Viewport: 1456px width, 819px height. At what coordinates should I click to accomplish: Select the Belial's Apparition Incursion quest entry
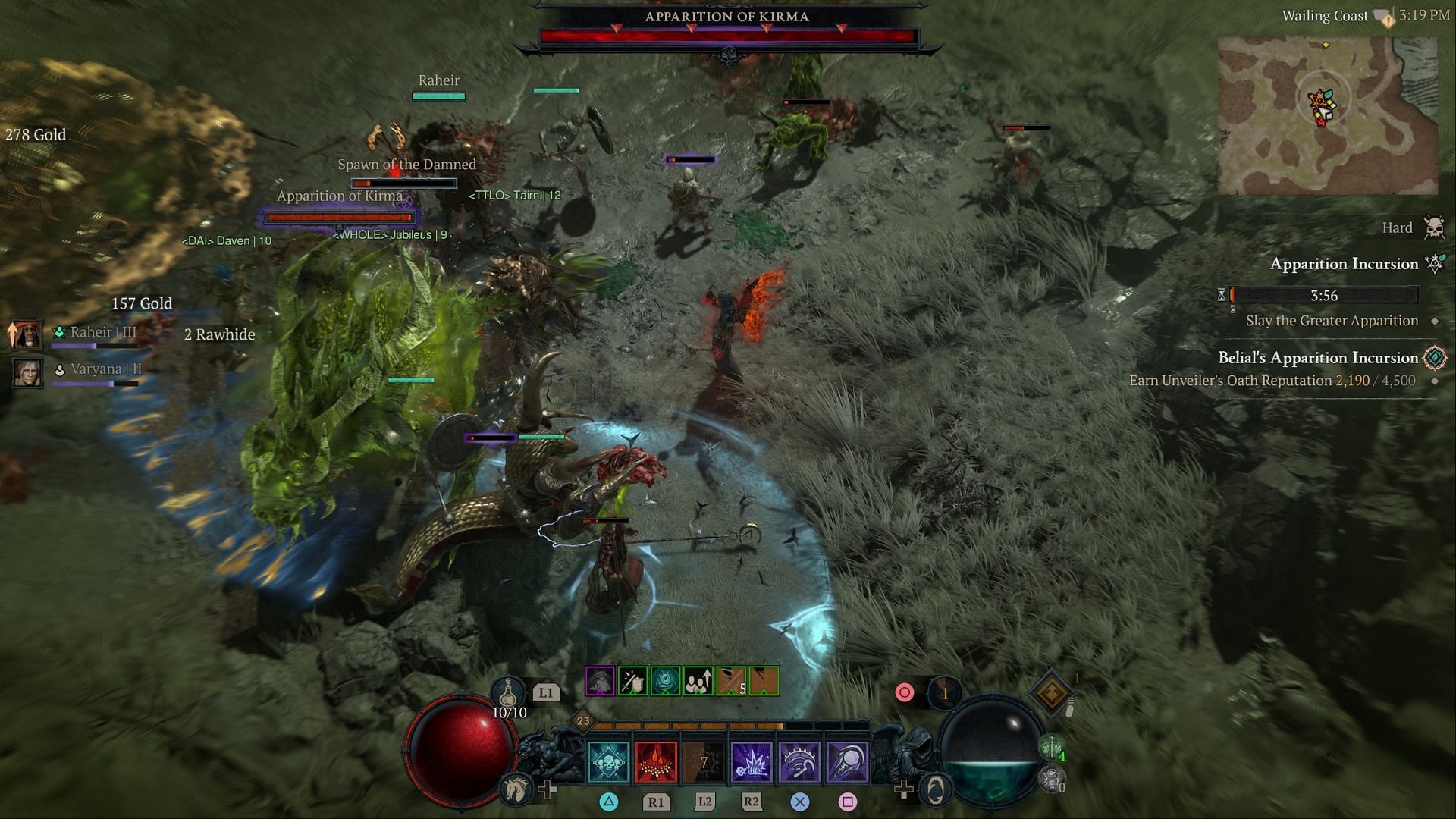tap(1317, 358)
